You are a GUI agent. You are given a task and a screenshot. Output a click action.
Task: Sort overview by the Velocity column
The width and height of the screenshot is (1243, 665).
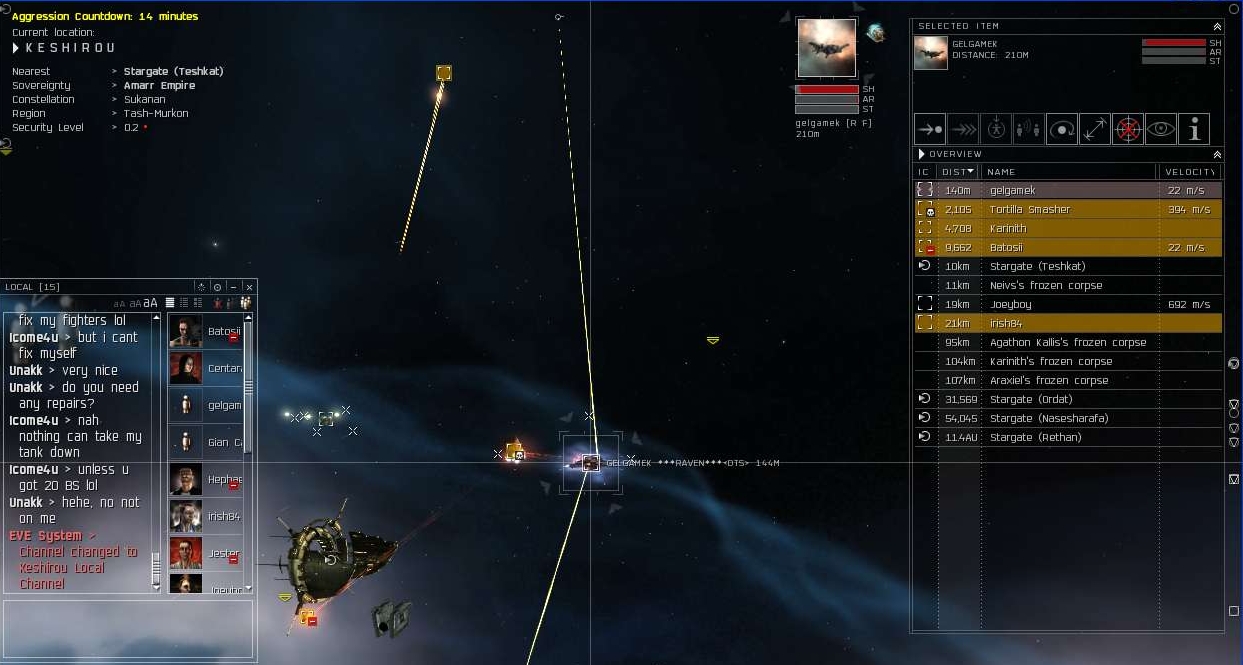[x=1188, y=172]
